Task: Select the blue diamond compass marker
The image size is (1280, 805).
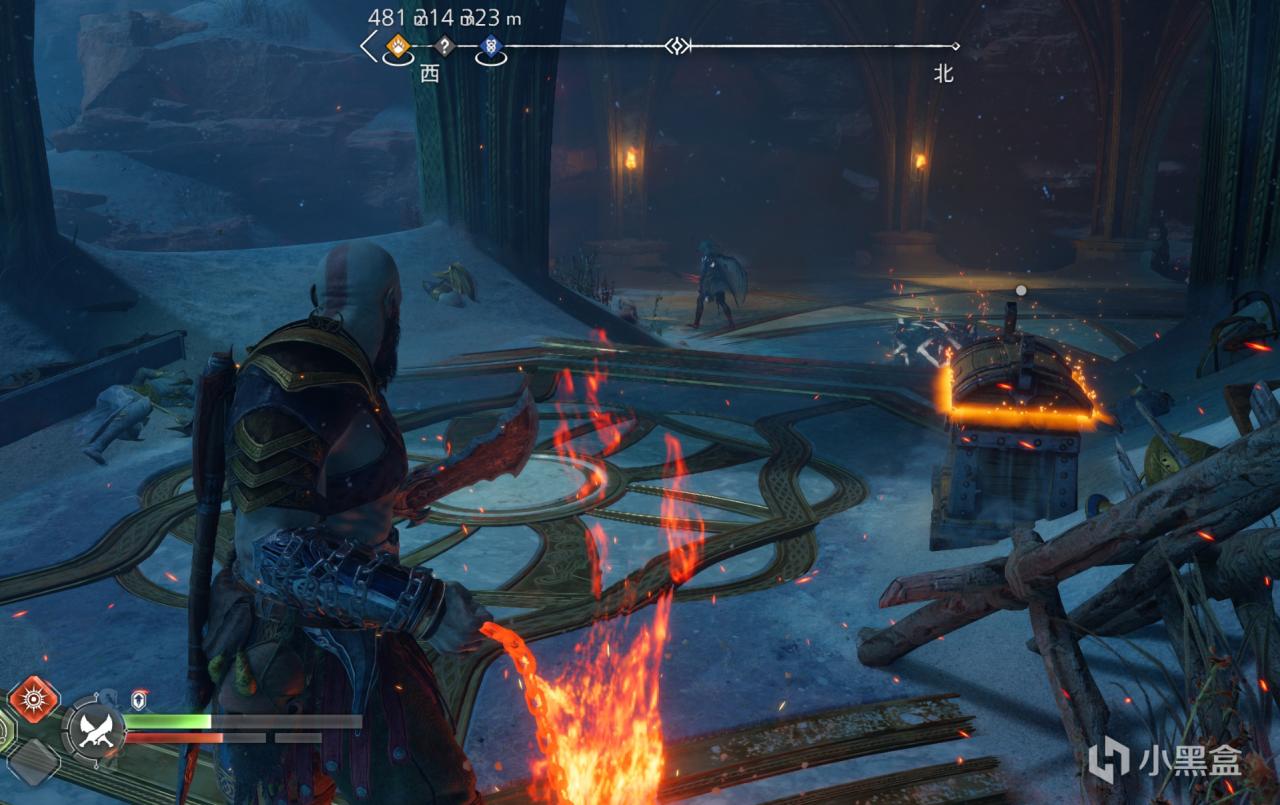Action: tap(491, 45)
